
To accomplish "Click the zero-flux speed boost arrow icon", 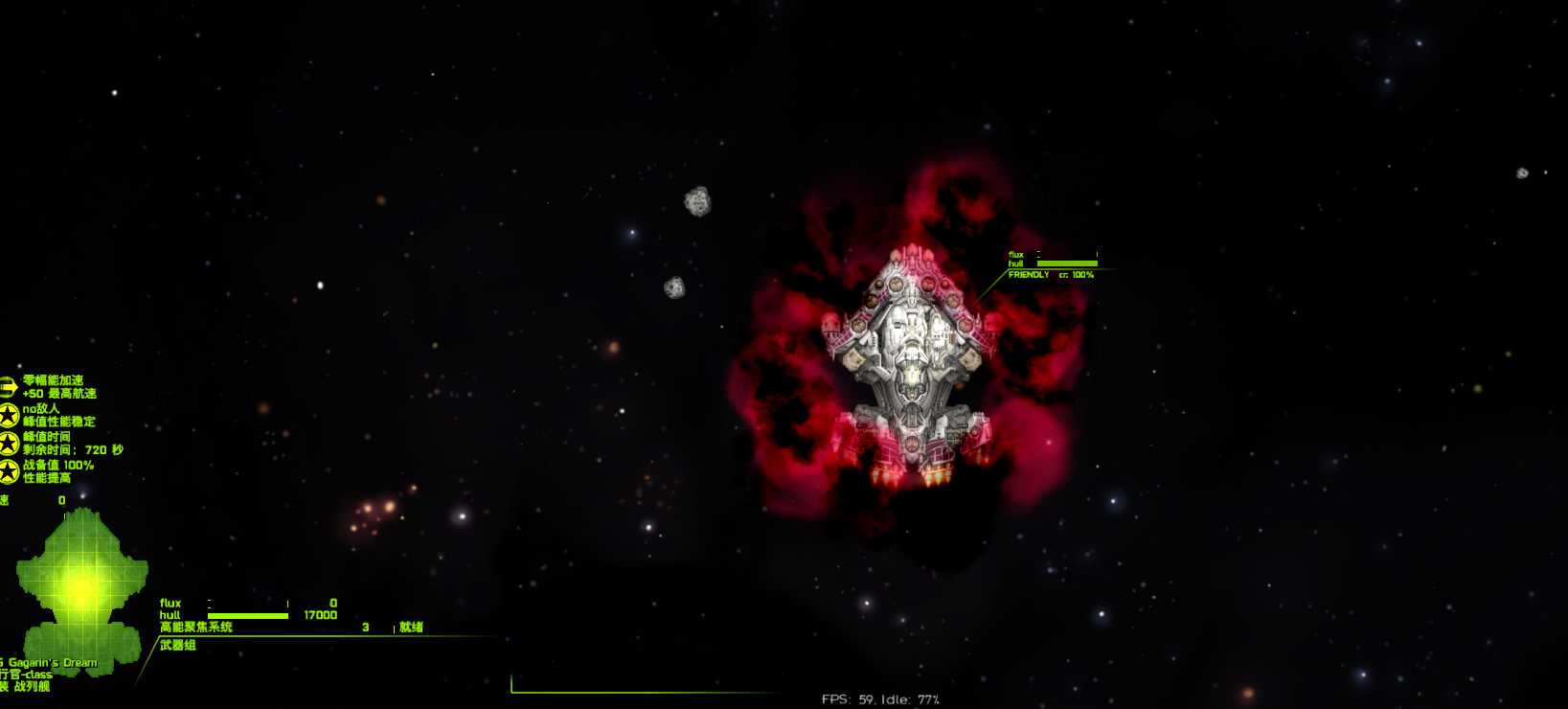I will [8, 387].
